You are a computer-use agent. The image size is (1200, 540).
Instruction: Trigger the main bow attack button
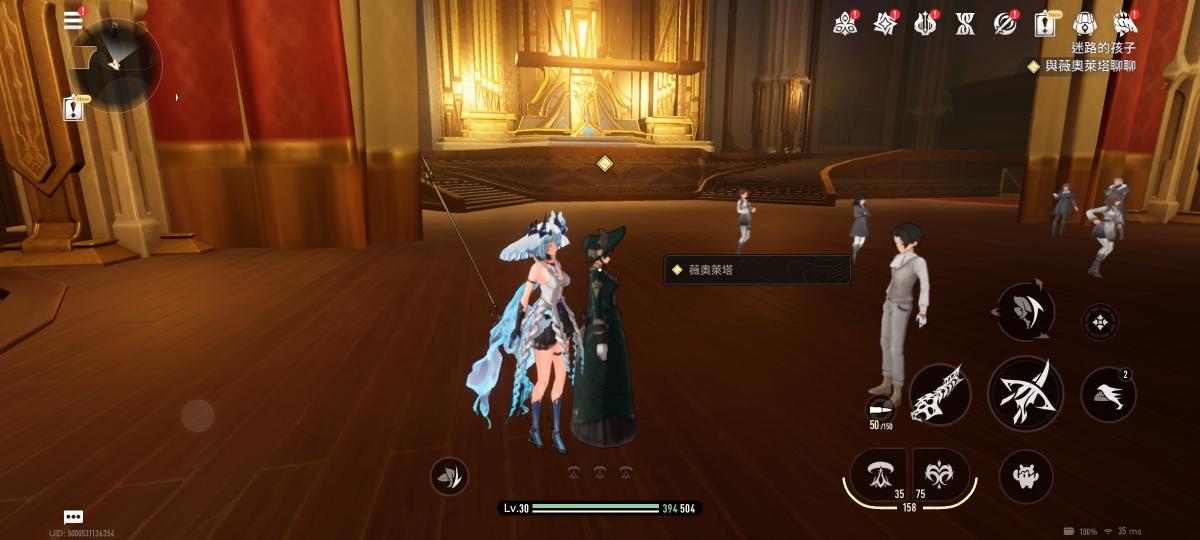[x=1025, y=393]
